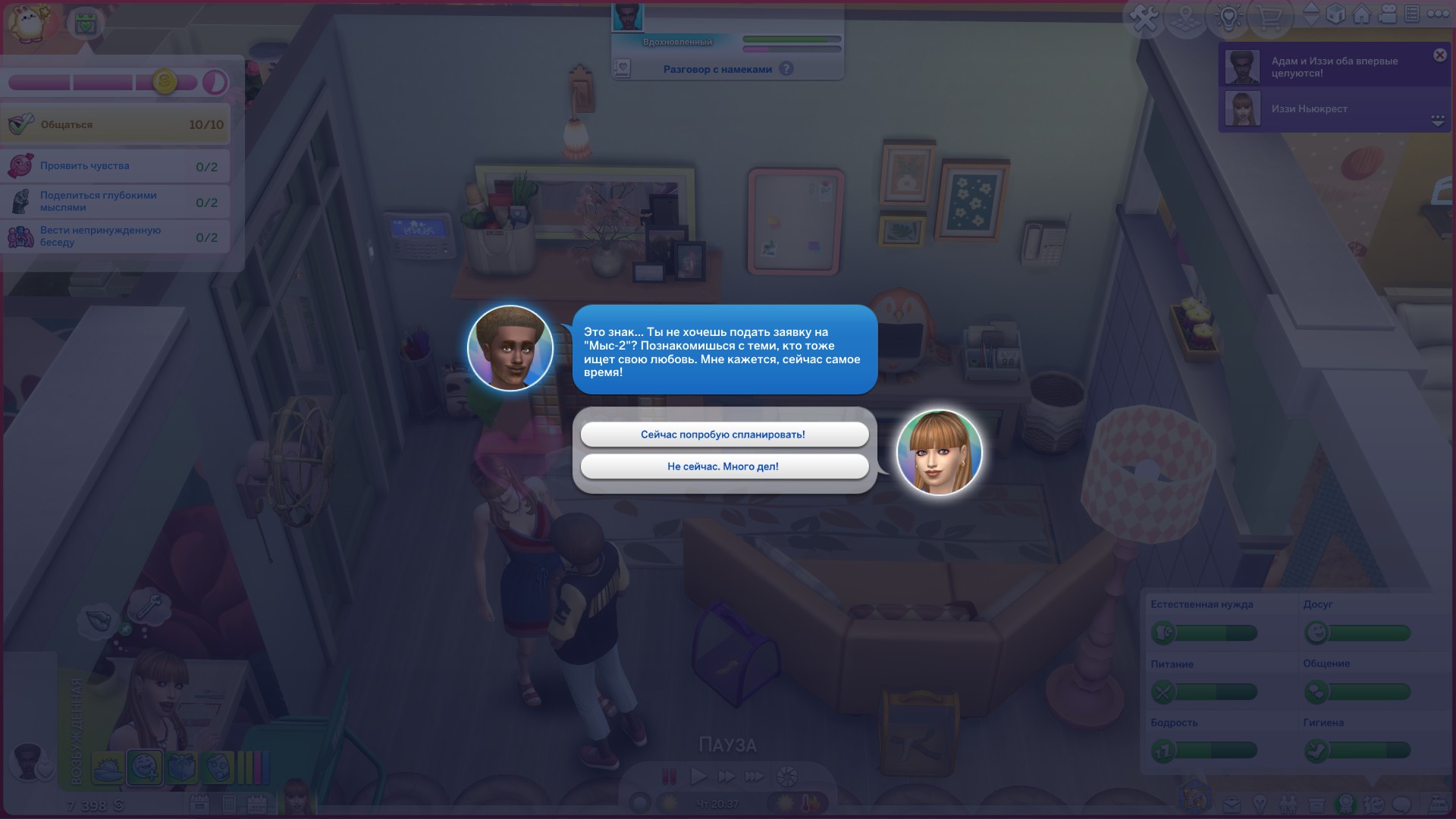The image size is (1456, 819).
Task: Select the 'Проявить чувства' goal row
Action: tap(115, 166)
